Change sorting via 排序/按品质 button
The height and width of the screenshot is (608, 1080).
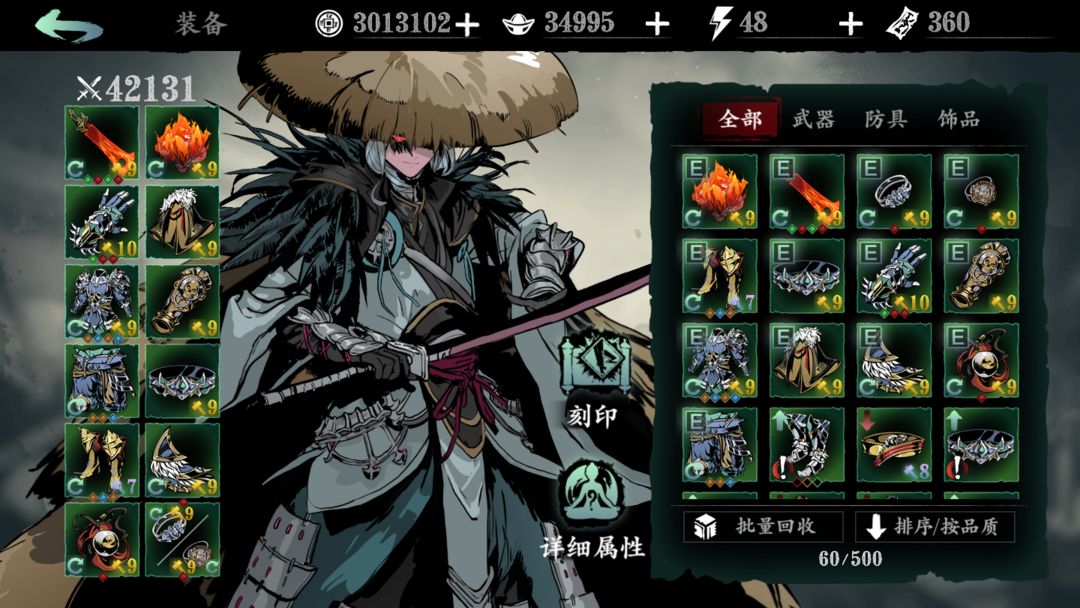(x=934, y=526)
